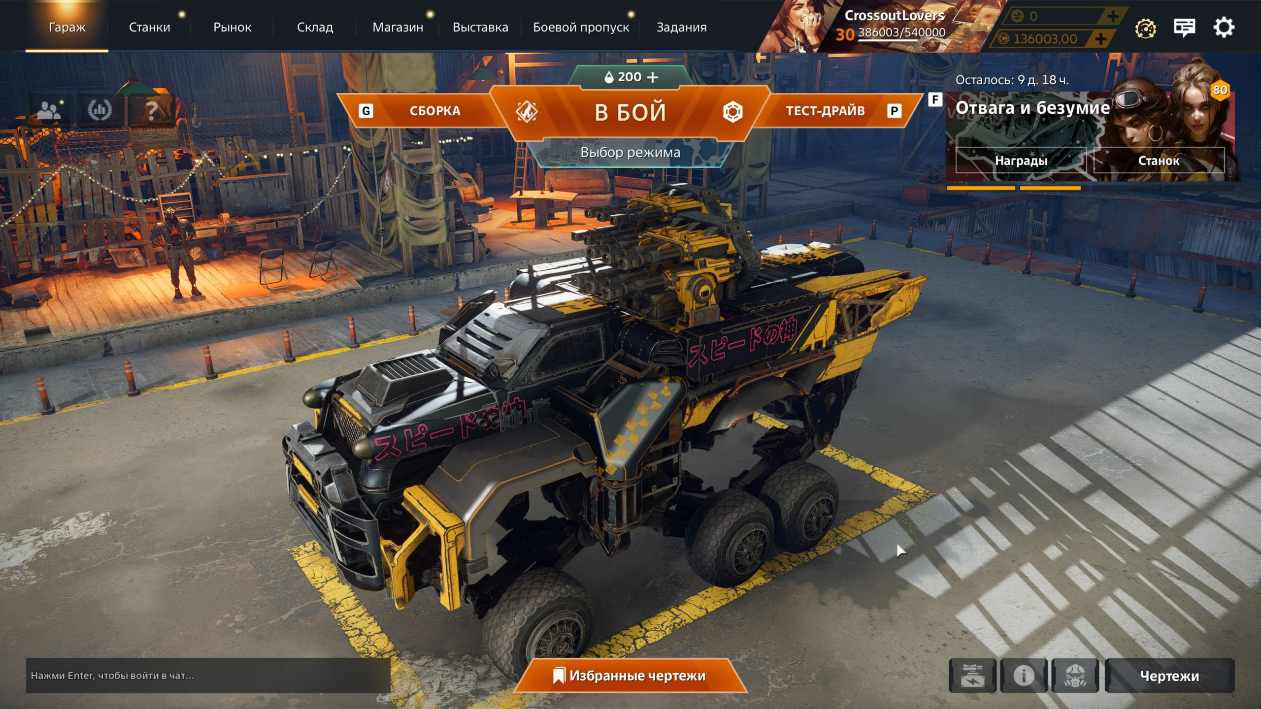Open Избранные чертежи
Screen dimensions: 1261x709
(x=630, y=676)
